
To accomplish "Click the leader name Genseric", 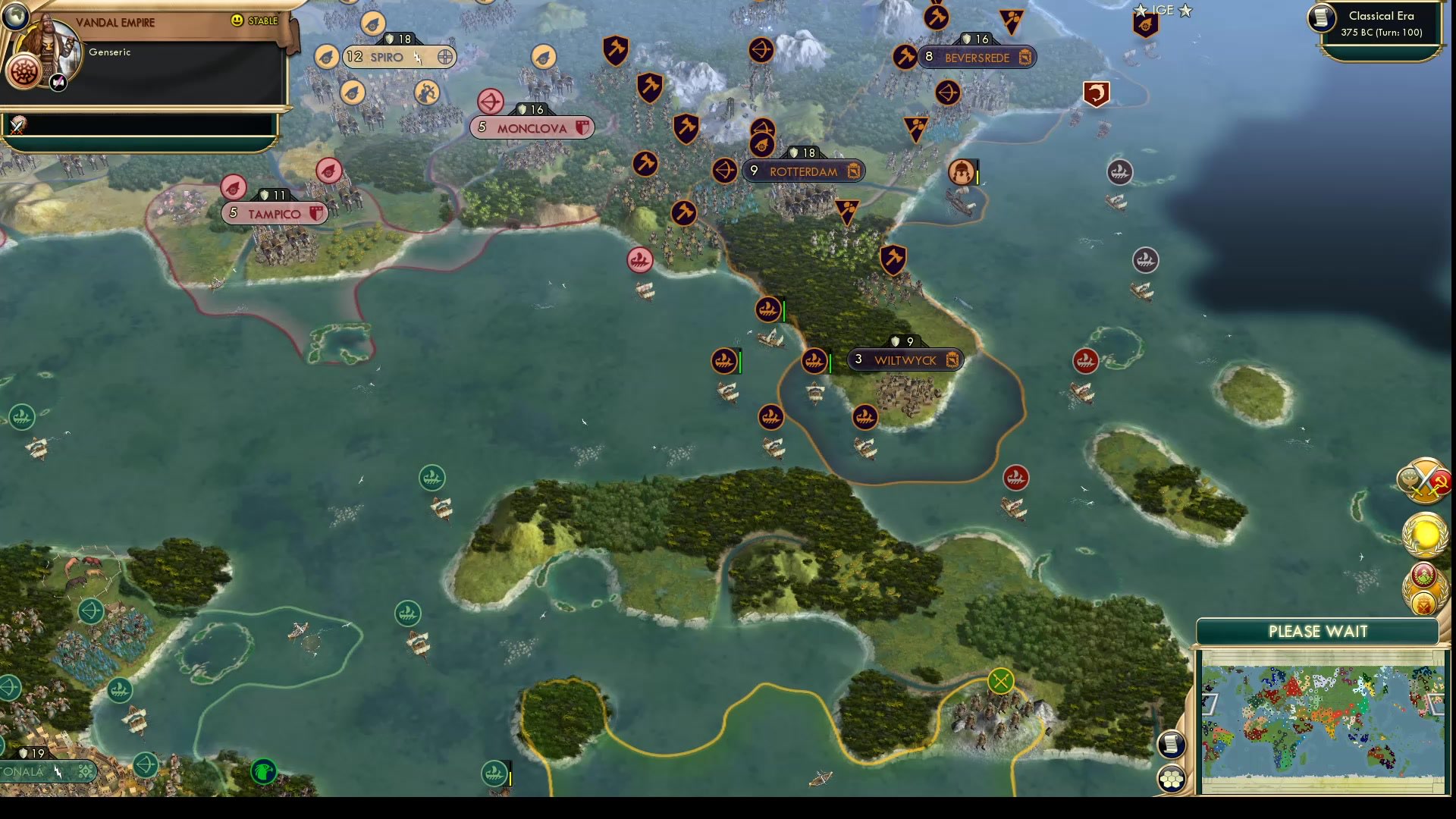I will (108, 52).
